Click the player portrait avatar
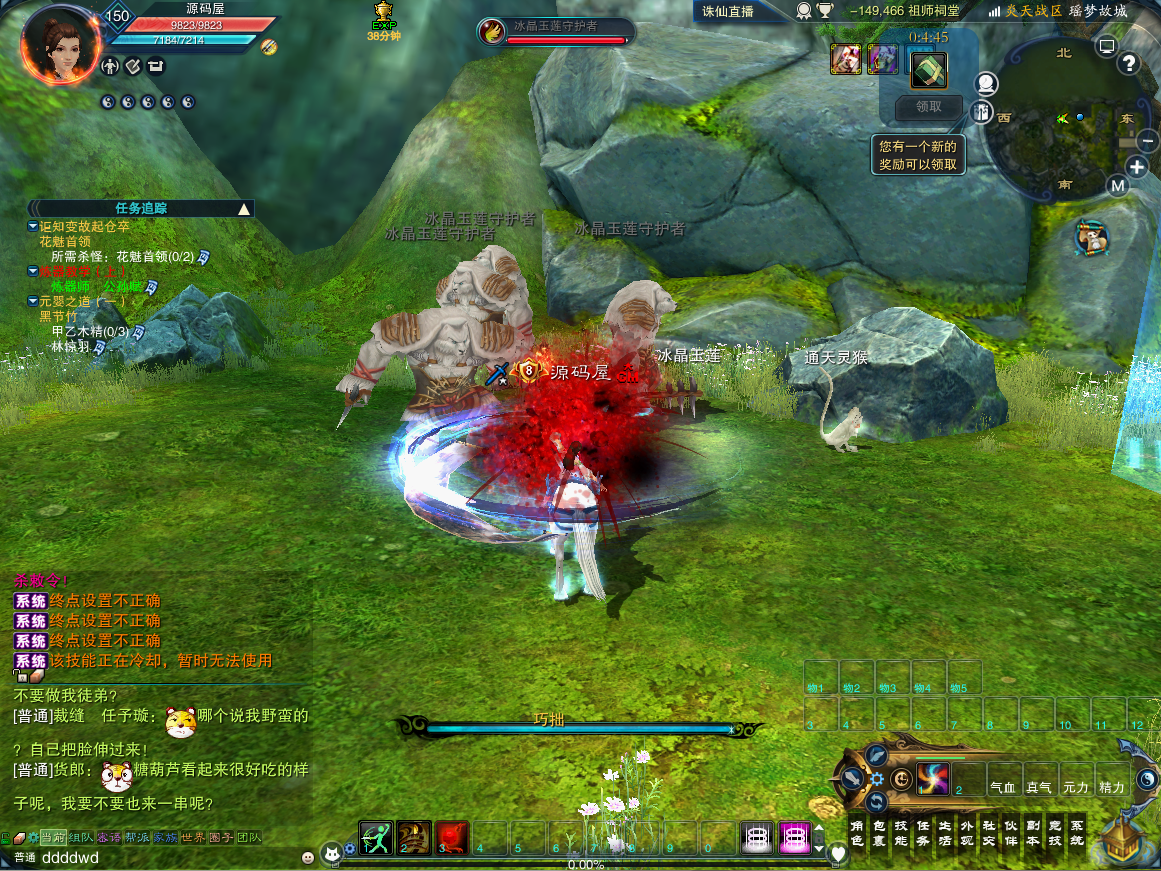This screenshot has height=871, width=1161. [59, 45]
